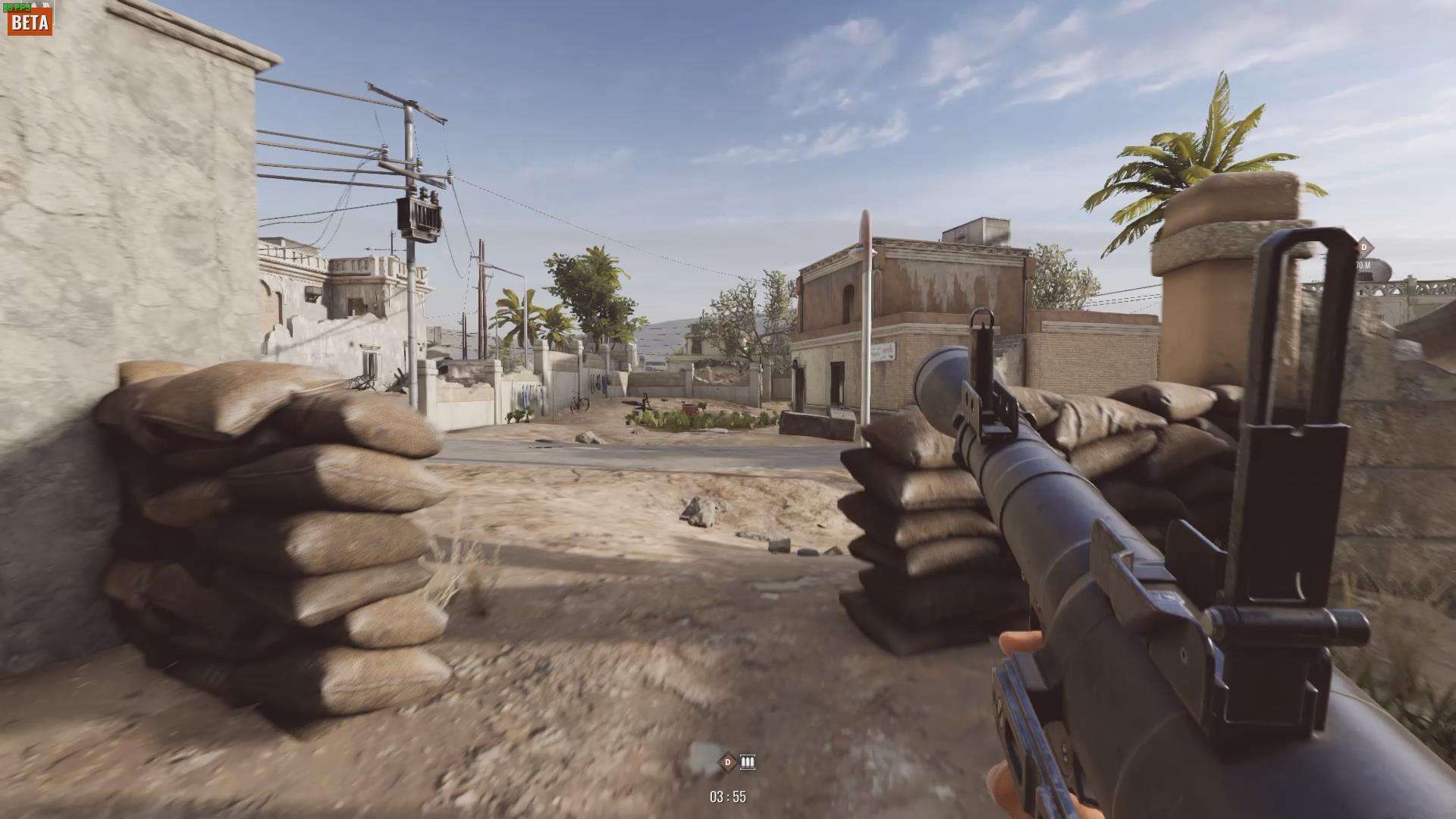Click the D objective diamond above the timer

click(728, 761)
